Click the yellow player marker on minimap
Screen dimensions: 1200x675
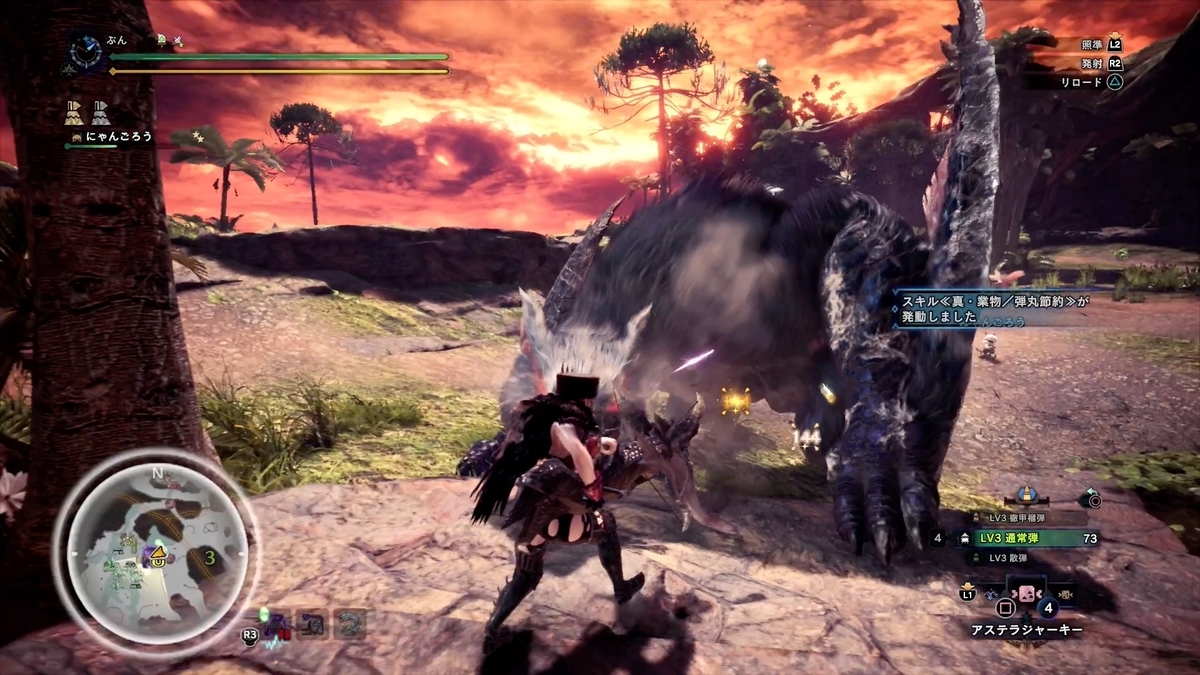159,559
